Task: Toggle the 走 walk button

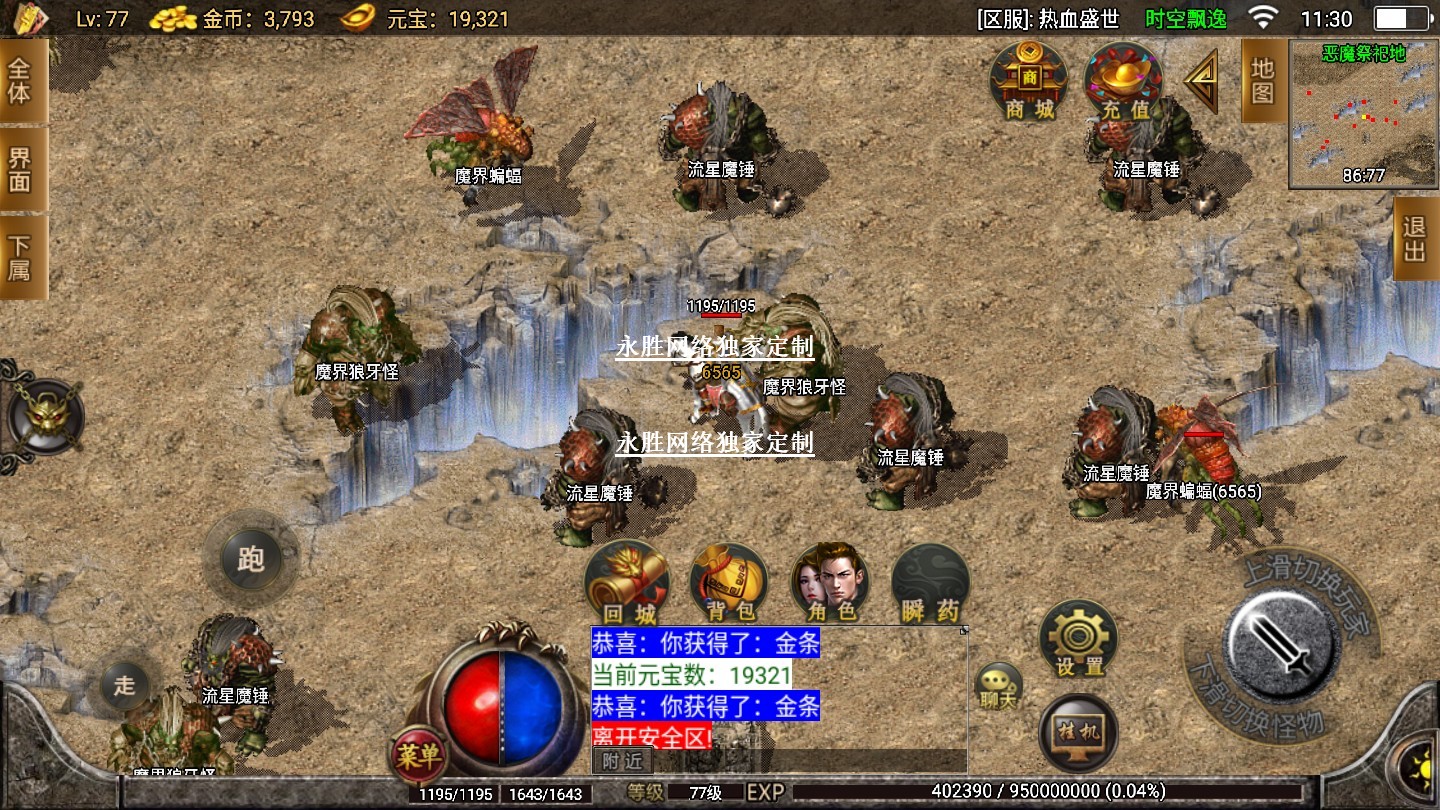Action: click(125, 686)
